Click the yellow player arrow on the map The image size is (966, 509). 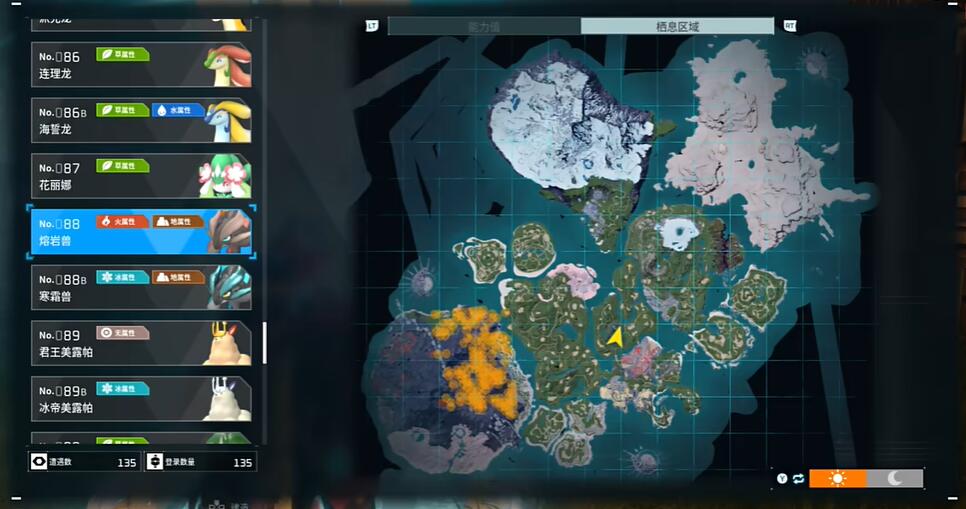(615, 337)
